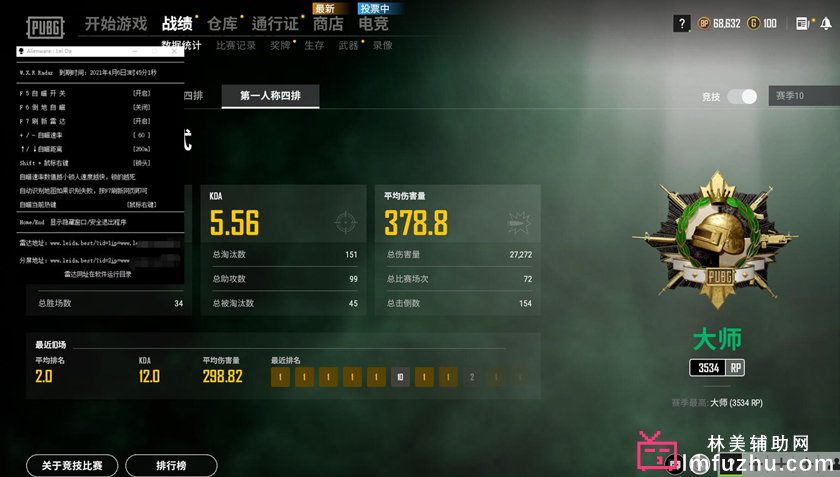This screenshot has height=477, width=840.
Task: Go to the 通行证 pass page
Action: click(275, 23)
